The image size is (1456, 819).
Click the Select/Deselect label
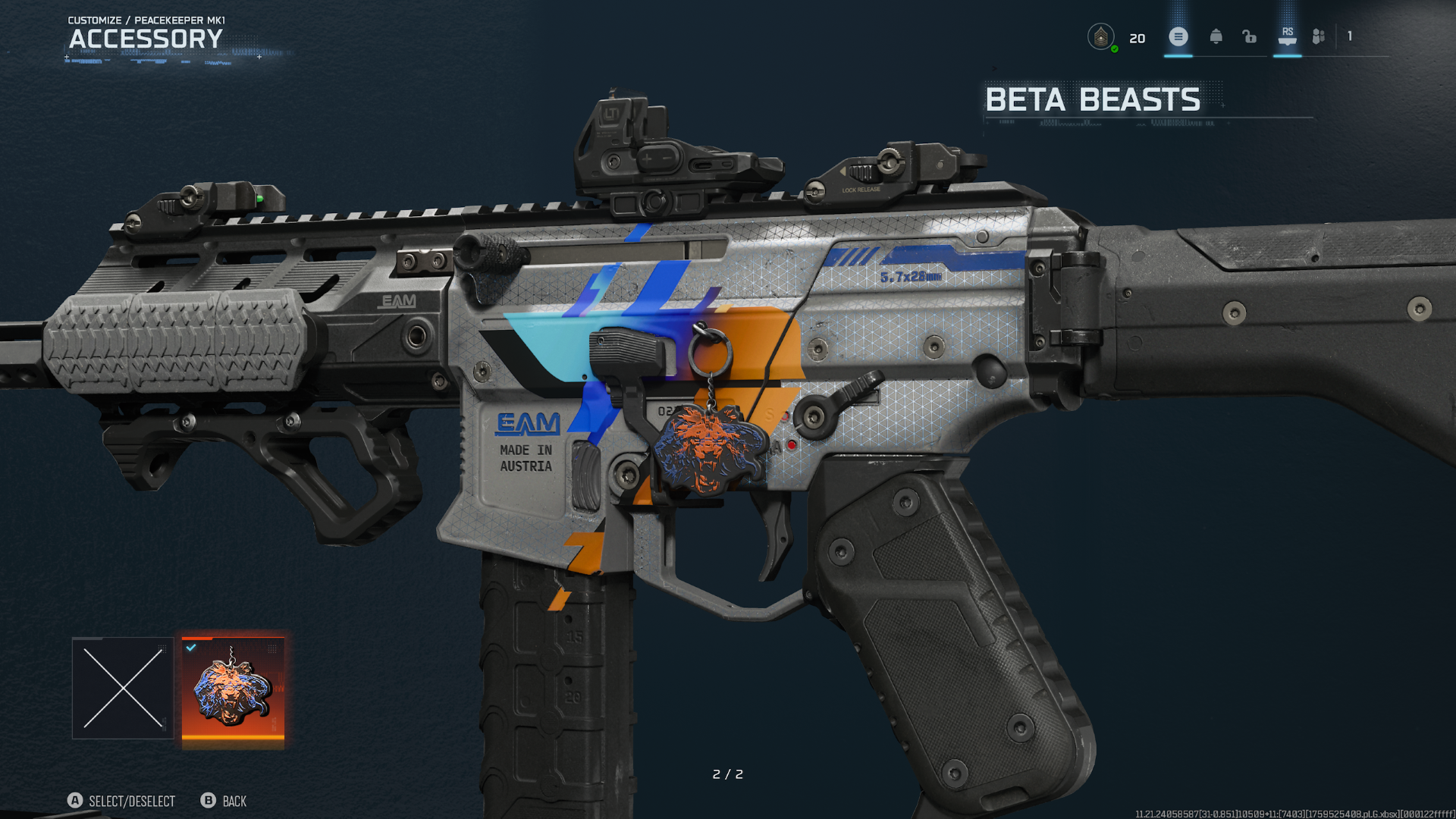tap(130, 801)
